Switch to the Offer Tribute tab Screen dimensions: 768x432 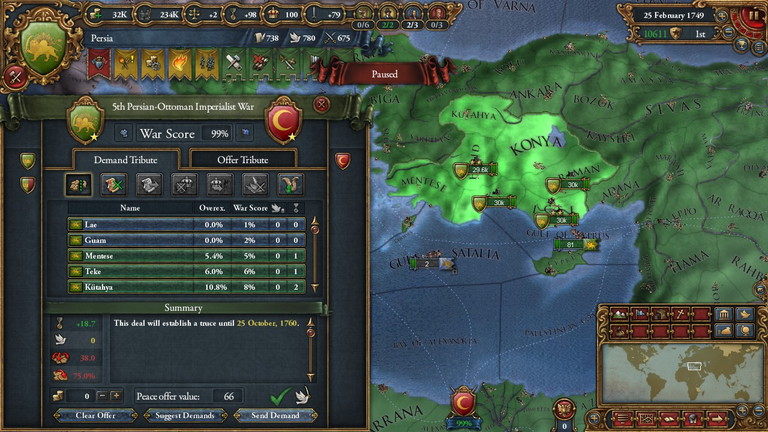[242, 159]
